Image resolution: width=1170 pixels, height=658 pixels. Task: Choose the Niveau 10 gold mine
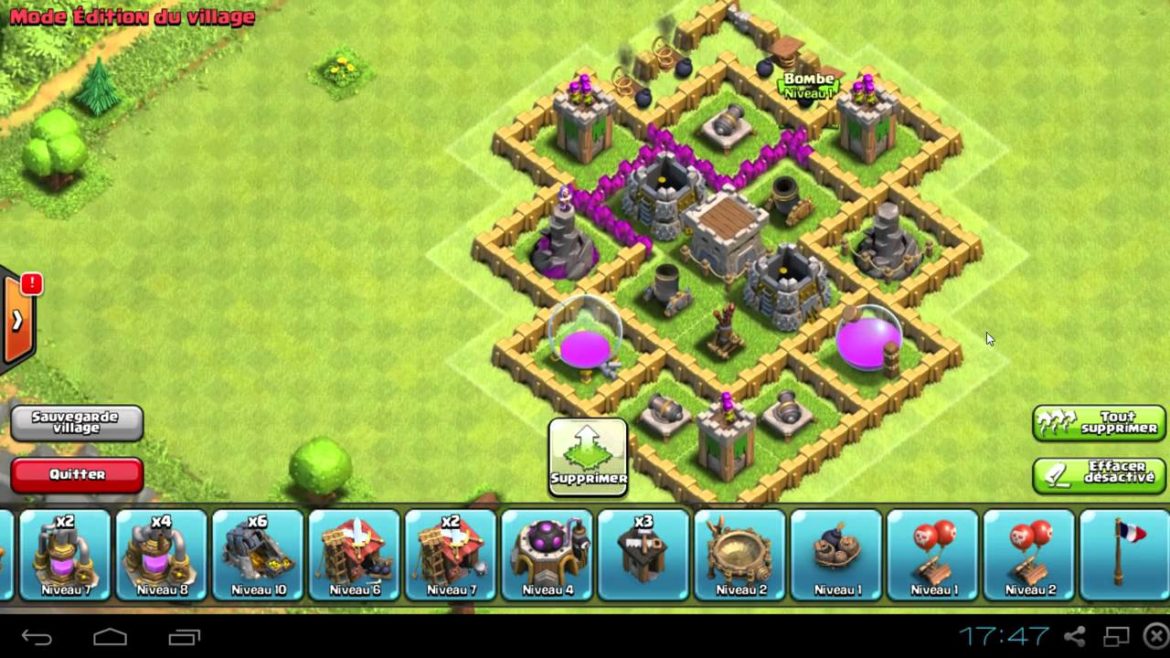258,555
